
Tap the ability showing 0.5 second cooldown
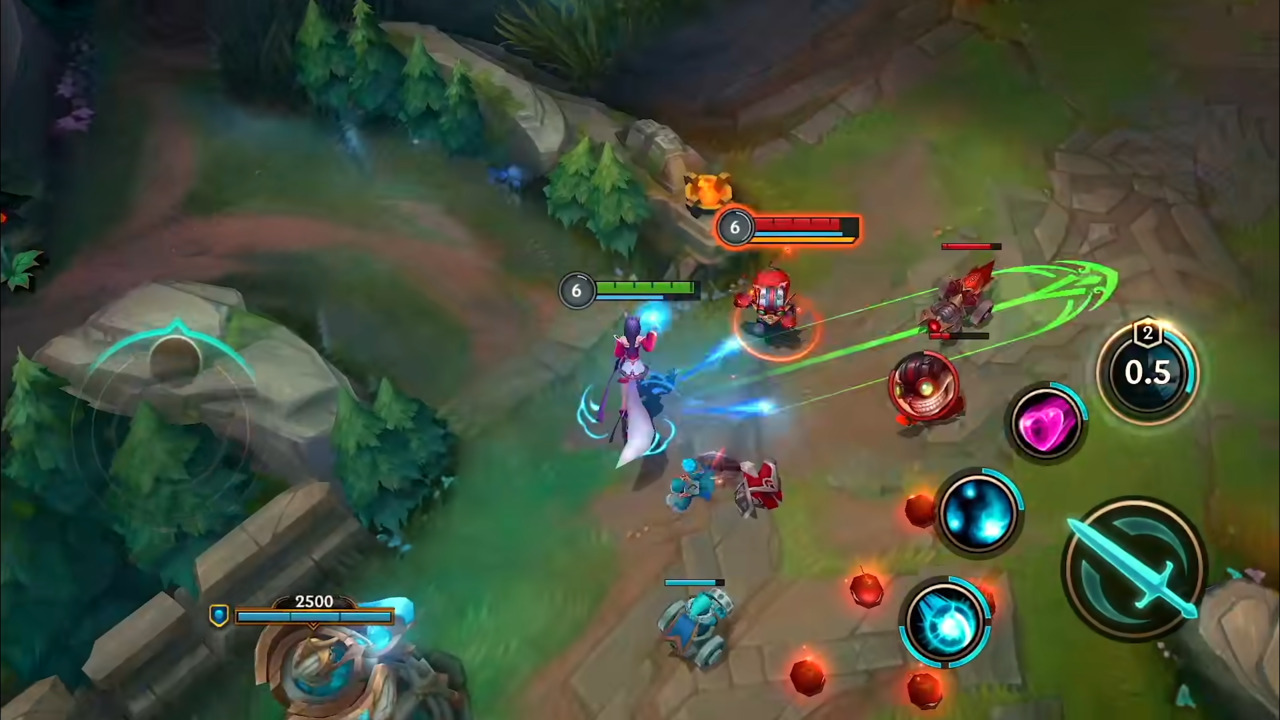click(x=1148, y=372)
